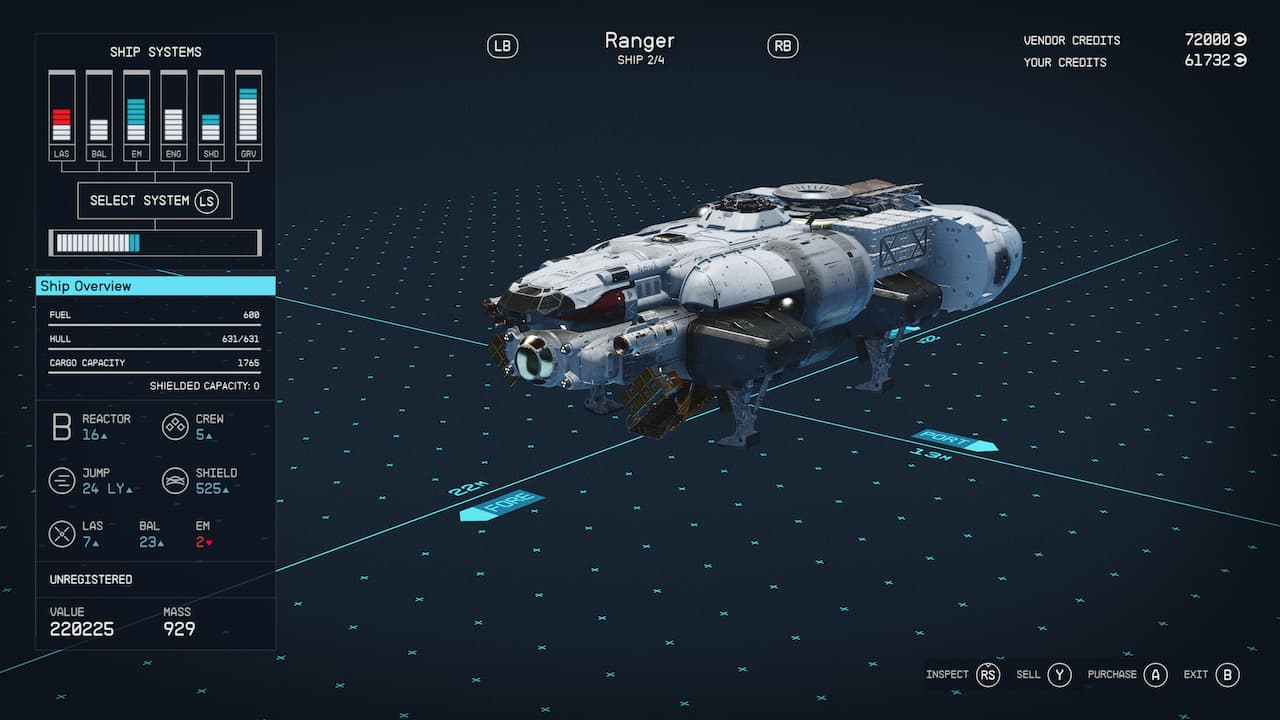1280x720 pixels.
Task: Click the Jump range icon
Action: 61,480
